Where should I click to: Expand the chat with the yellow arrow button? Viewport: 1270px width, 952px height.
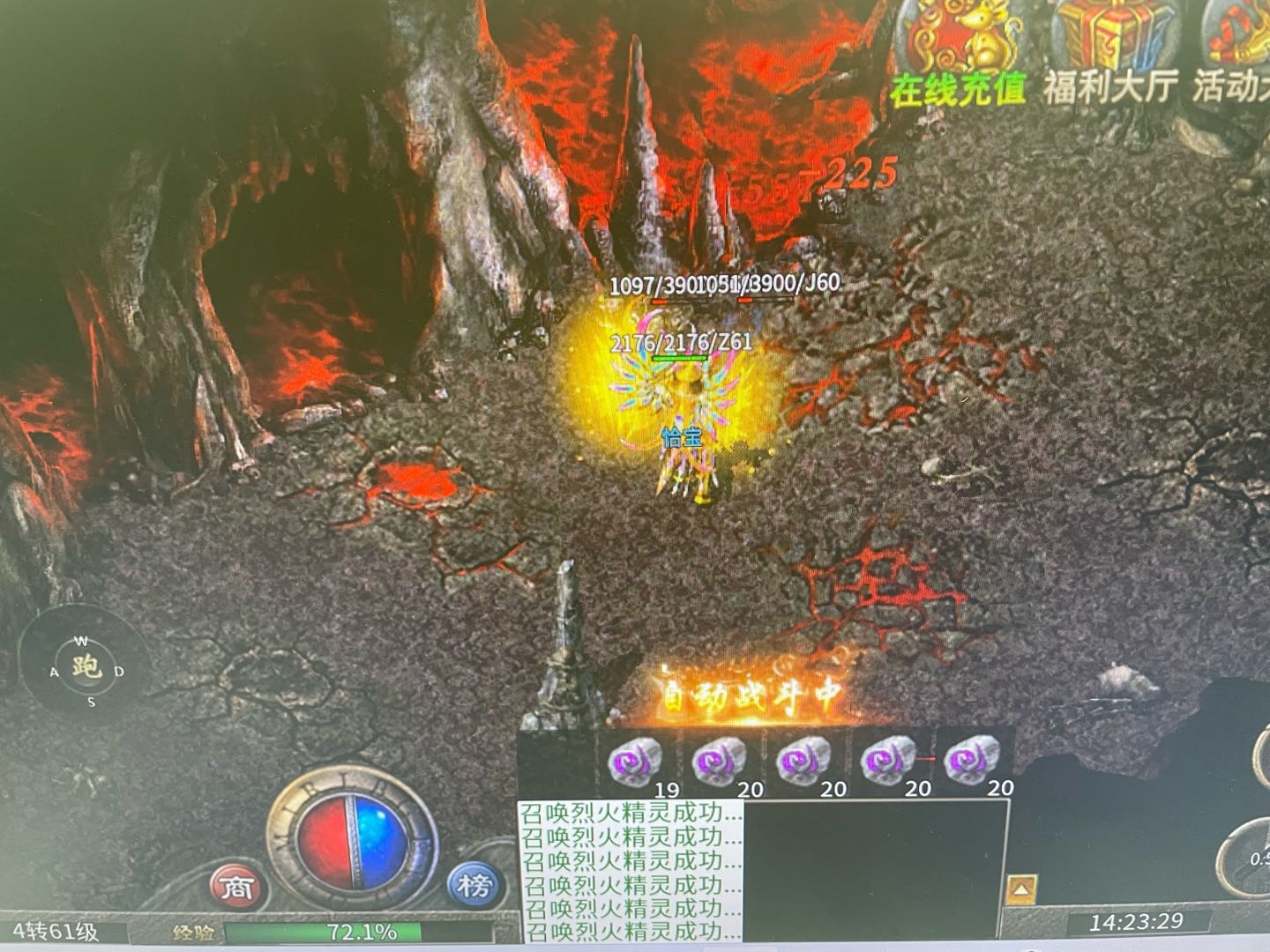pos(1020,888)
